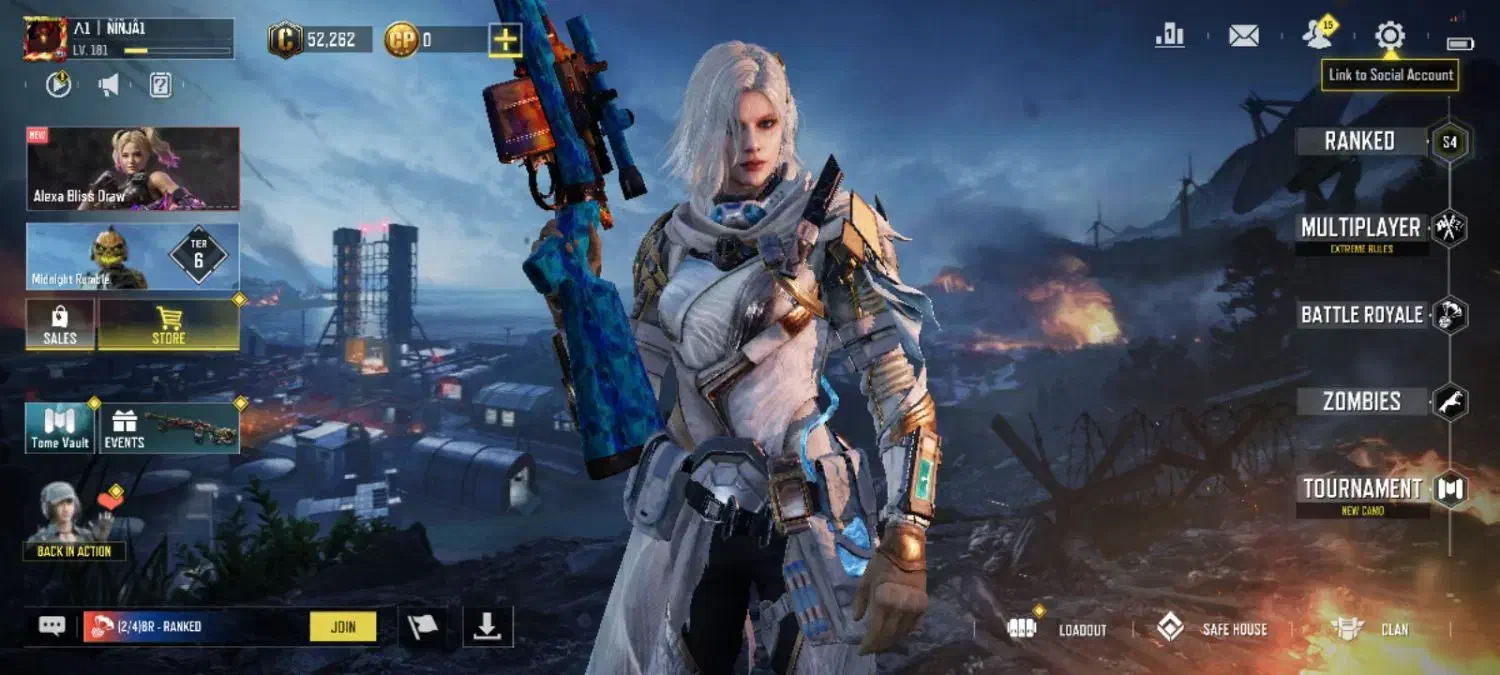Open the Store

[168, 325]
